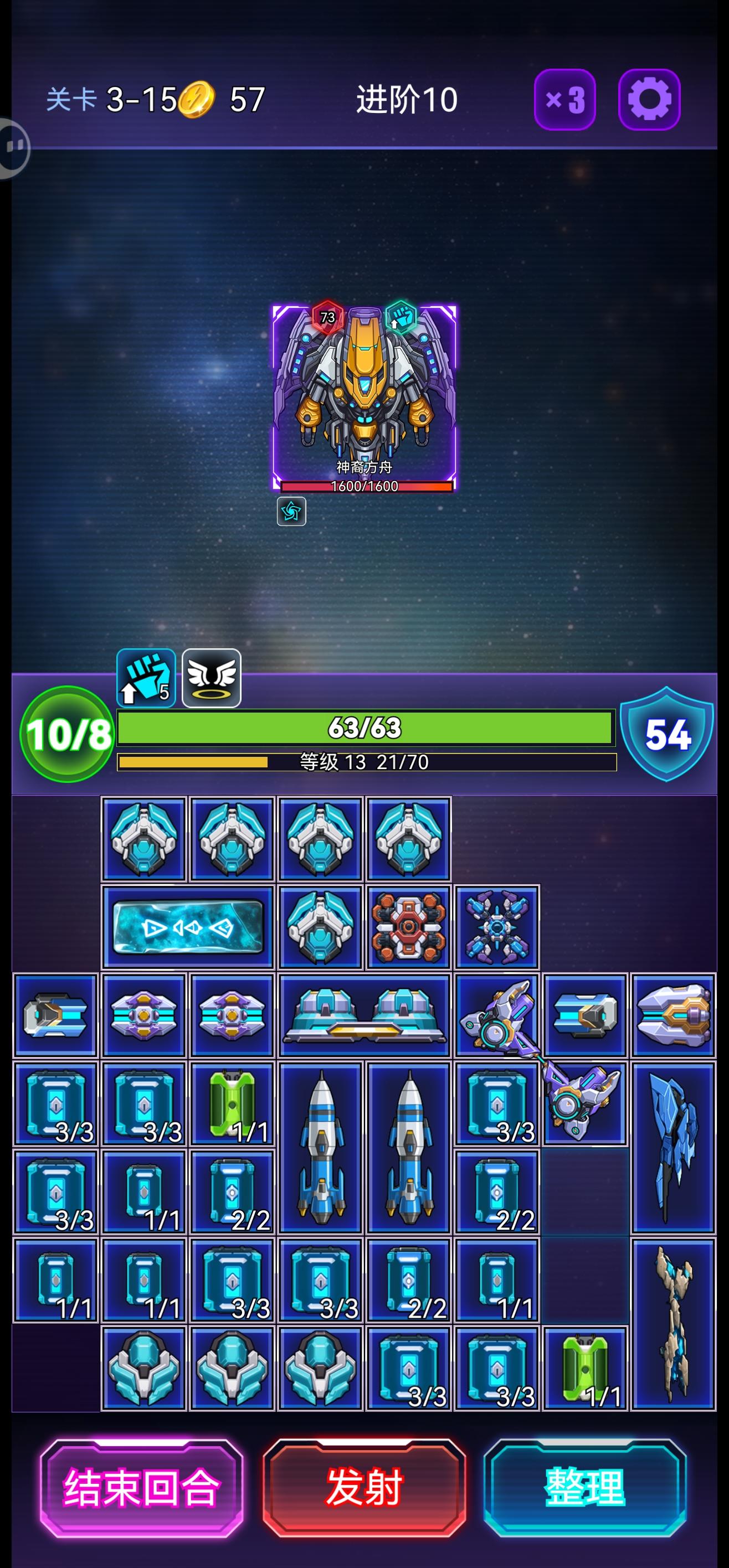Toggle the x3 battle speed button
The height and width of the screenshot is (1568, 729).
coord(565,99)
